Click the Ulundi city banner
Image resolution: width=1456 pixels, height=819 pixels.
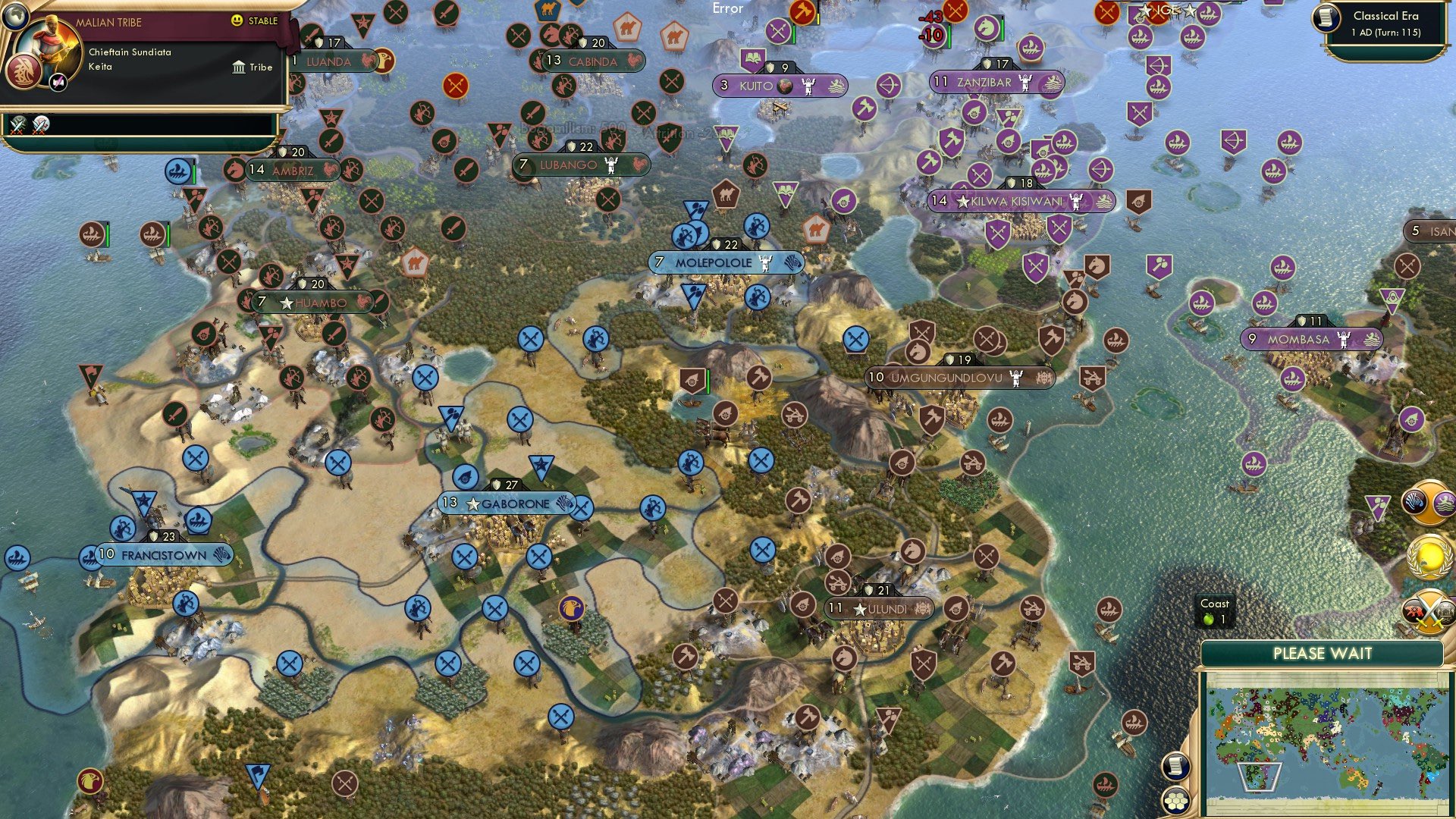click(880, 607)
